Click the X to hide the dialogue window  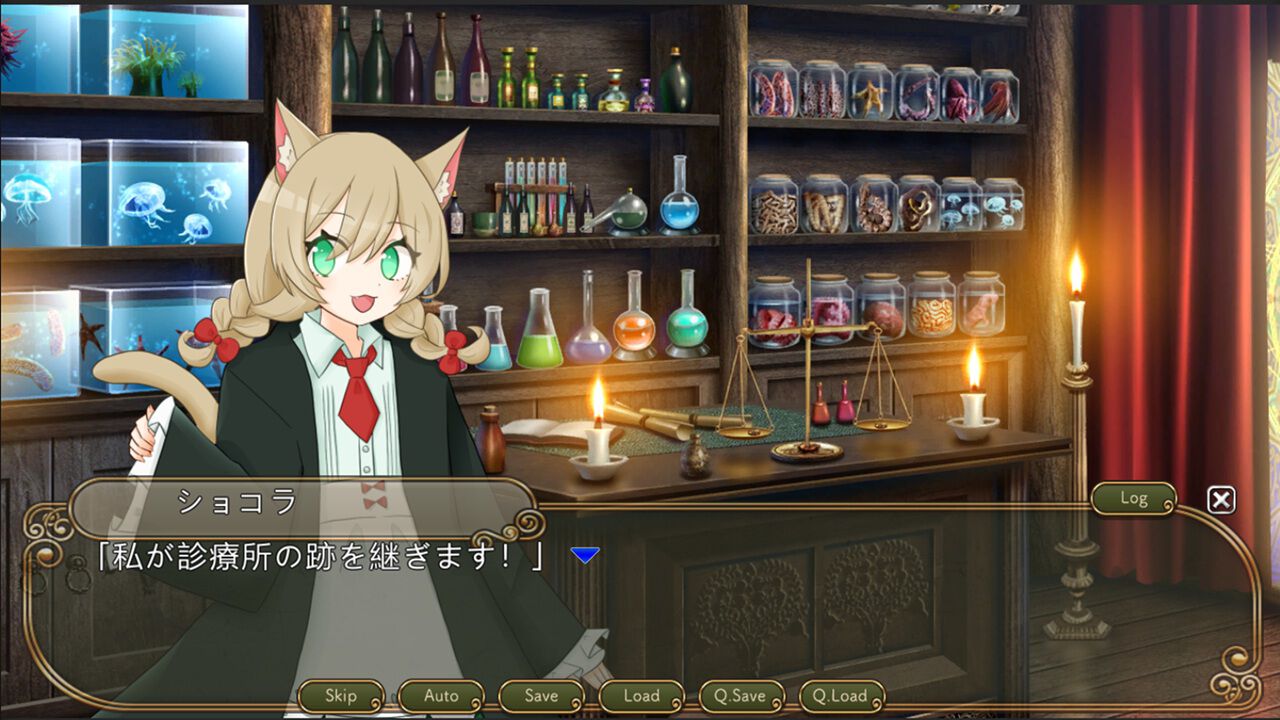pyautogui.click(x=1220, y=499)
